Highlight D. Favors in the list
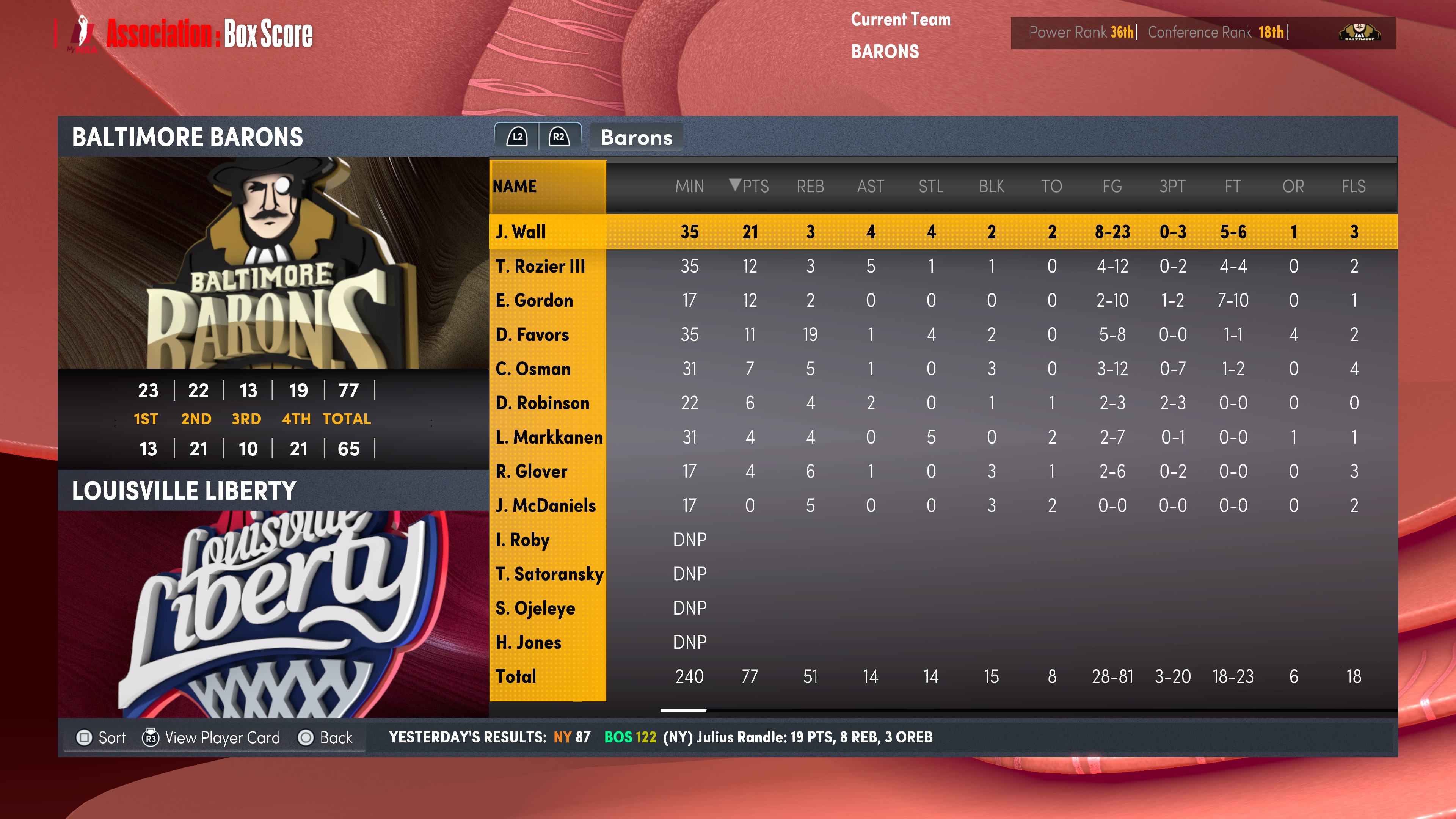 pyautogui.click(x=532, y=334)
